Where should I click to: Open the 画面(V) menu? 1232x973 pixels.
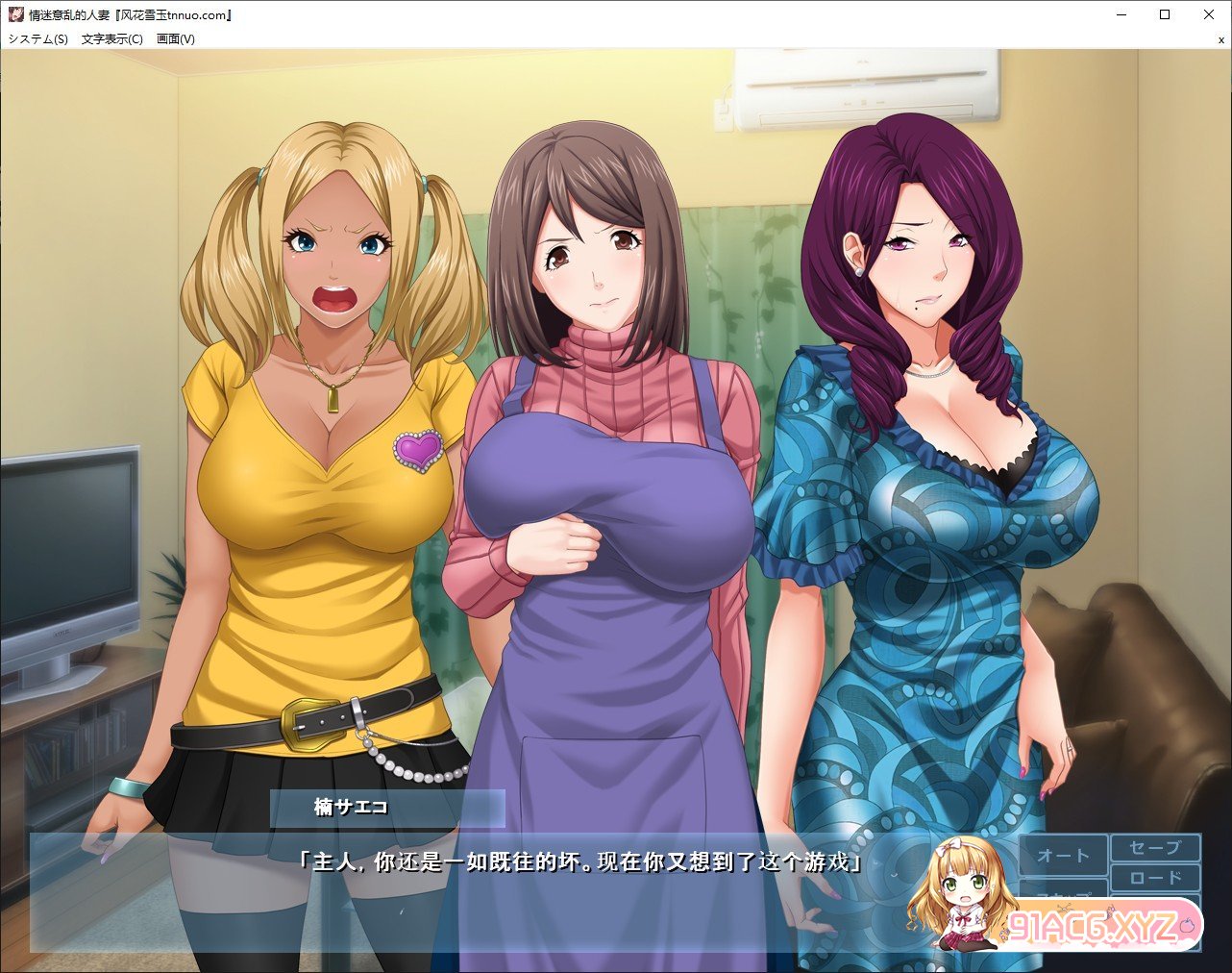(175, 39)
